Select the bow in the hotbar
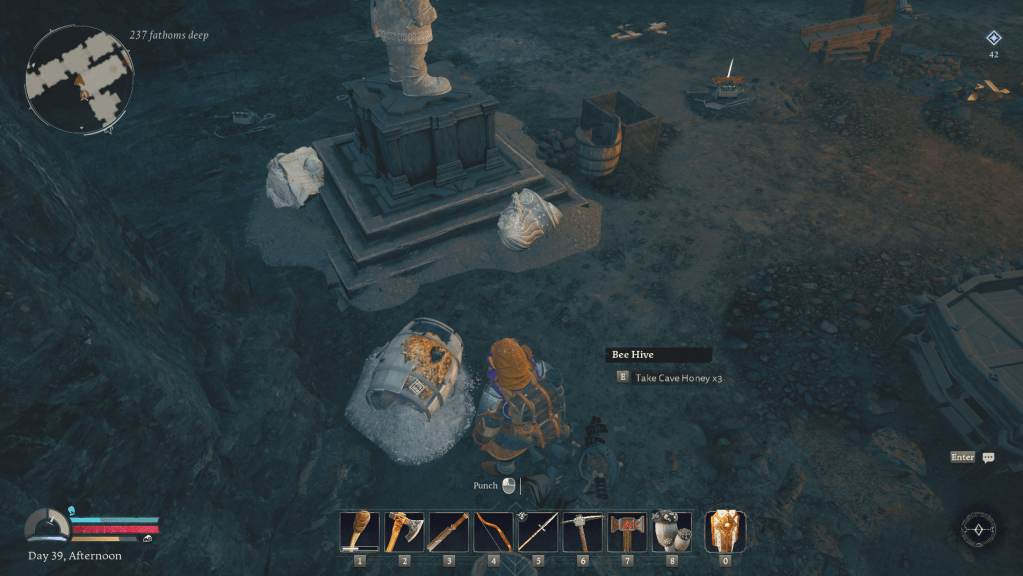Viewport: 1023px width, 576px height. (493, 531)
